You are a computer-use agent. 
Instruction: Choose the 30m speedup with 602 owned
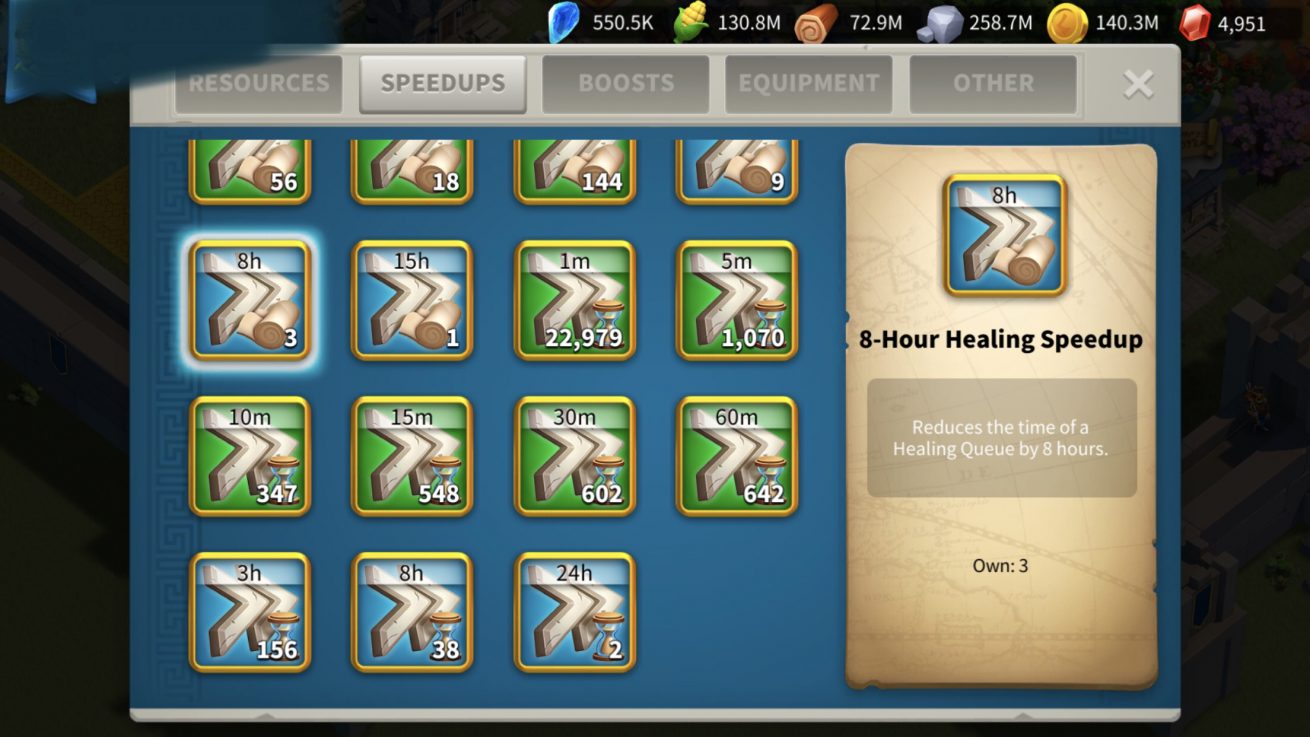[575, 456]
